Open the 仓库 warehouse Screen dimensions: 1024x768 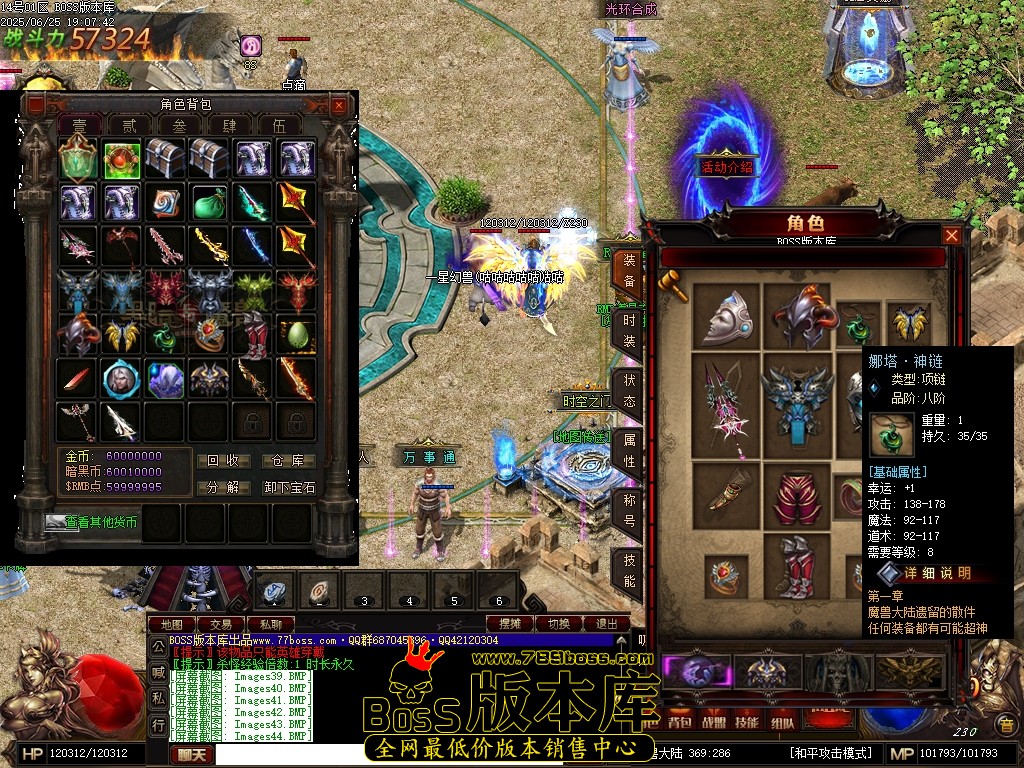tap(289, 461)
